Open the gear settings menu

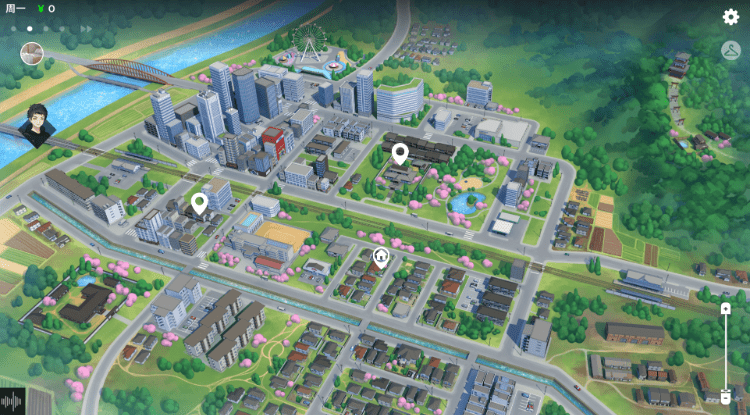[x=731, y=16]
